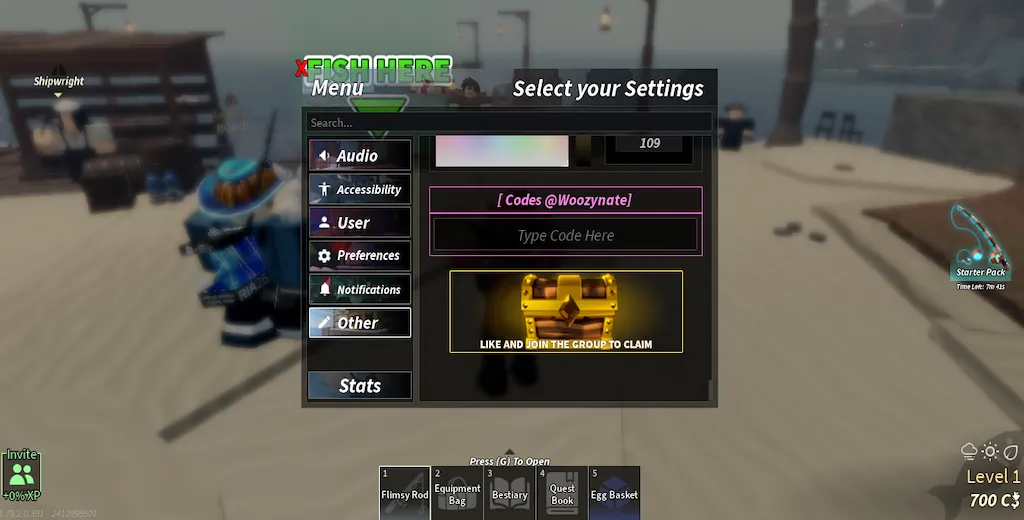The width and height of the screenshot is (1024, 520).
Task: Select the User settings tab
Action: [359, 222]
